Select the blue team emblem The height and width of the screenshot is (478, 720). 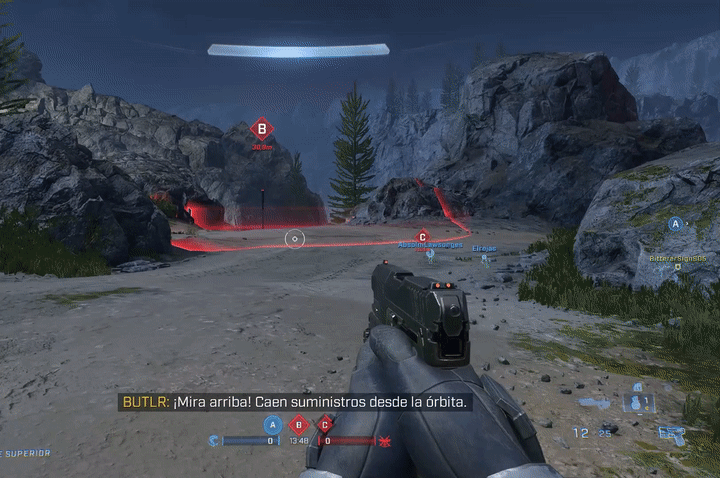click(214, 440)
